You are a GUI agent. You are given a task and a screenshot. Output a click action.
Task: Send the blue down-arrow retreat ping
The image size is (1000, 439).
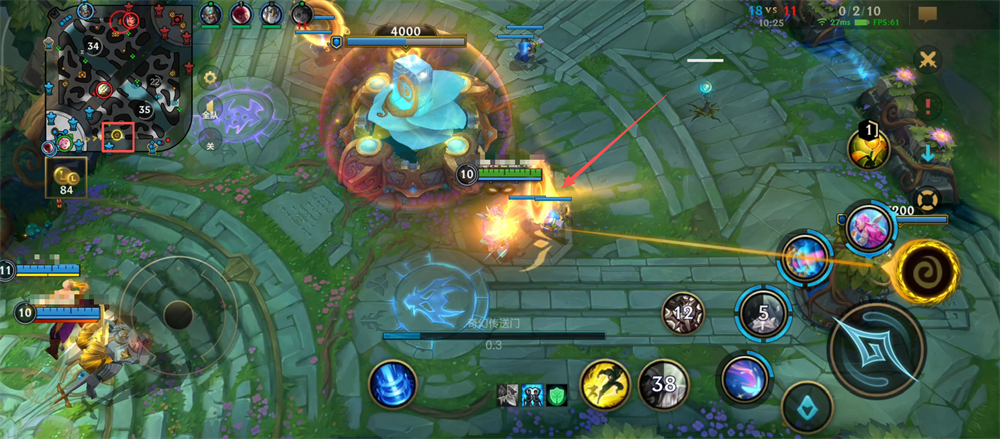929,153
